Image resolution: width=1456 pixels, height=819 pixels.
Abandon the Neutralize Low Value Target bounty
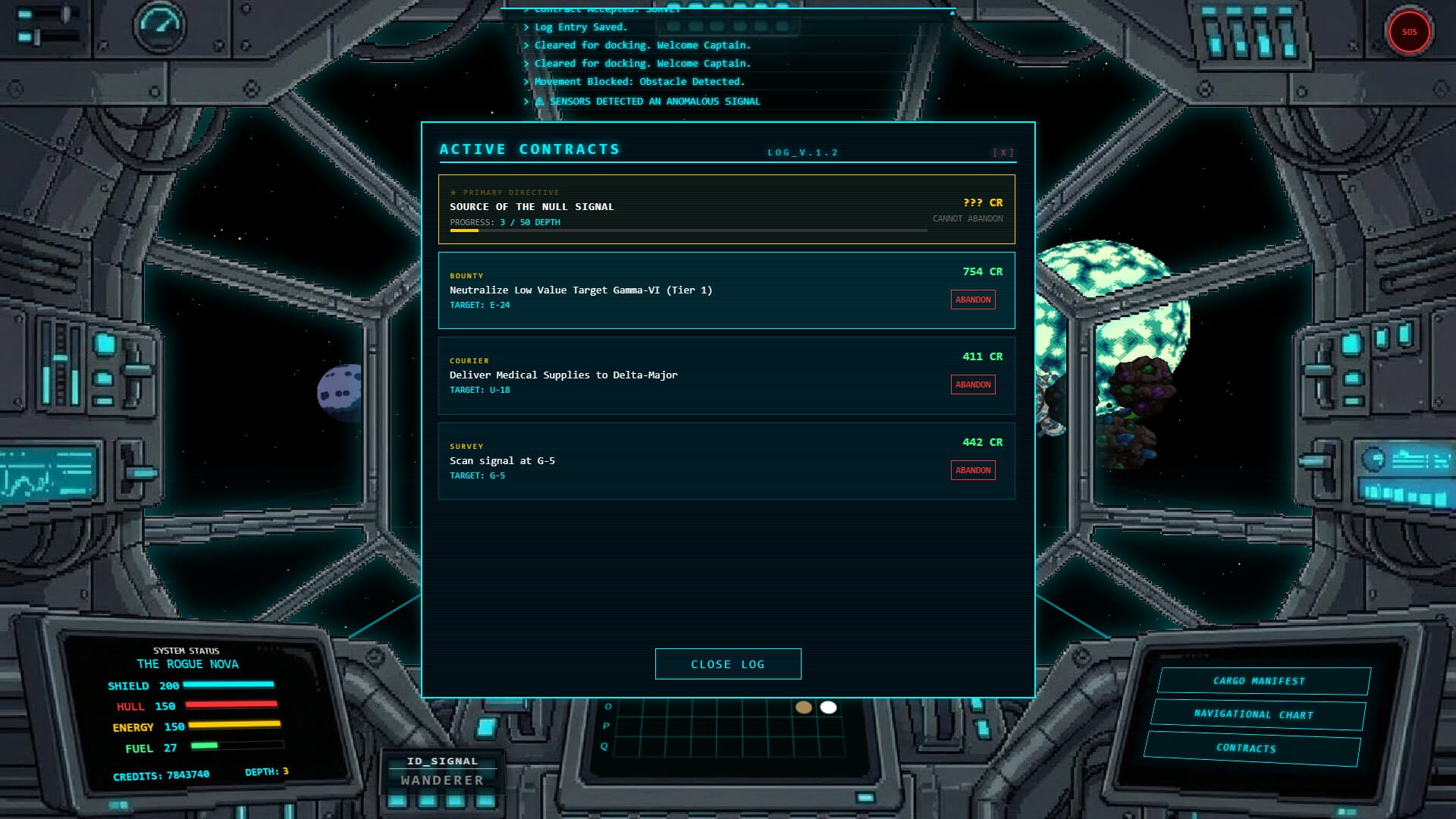point(973,300)
